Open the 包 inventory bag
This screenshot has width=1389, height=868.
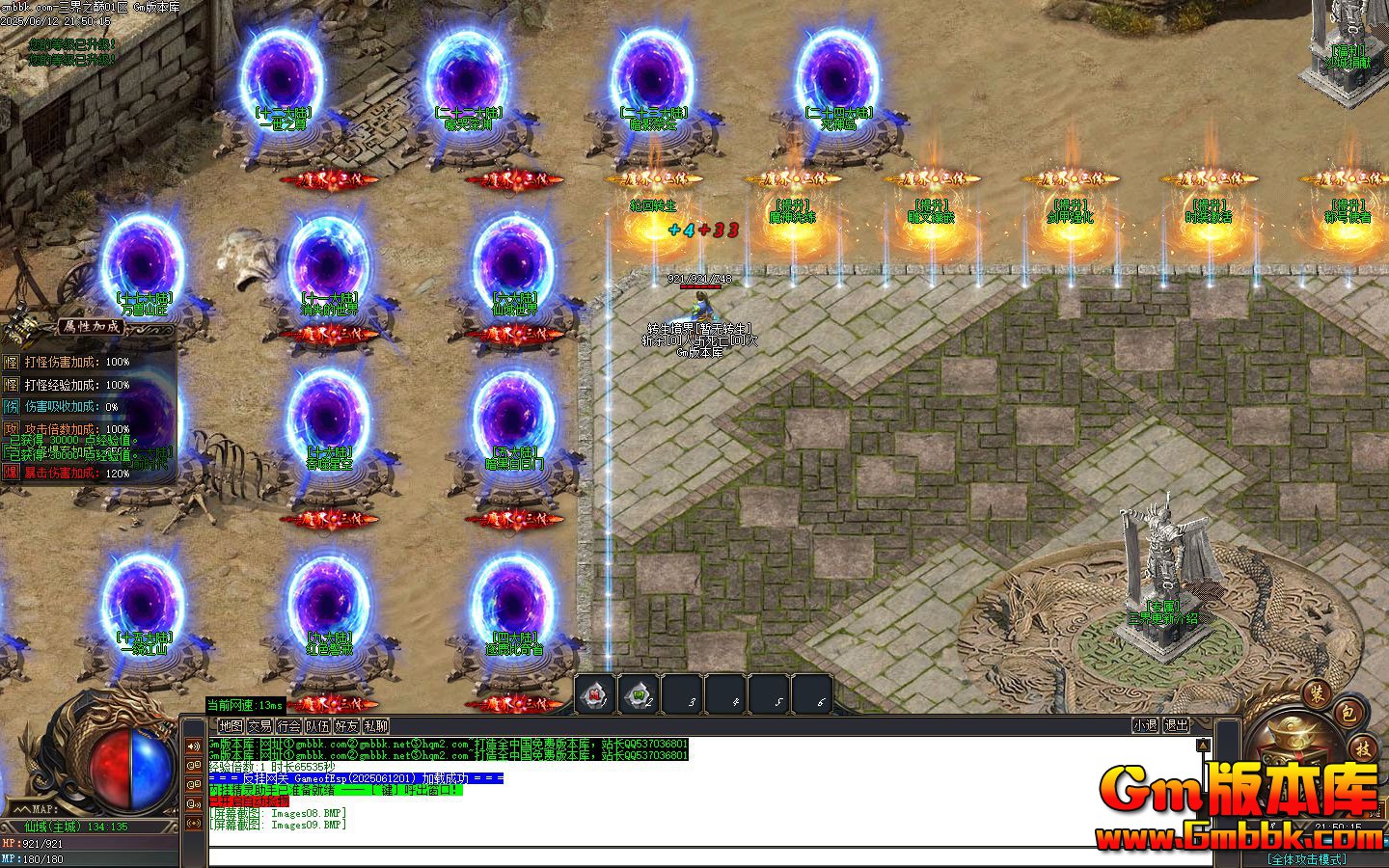click(1348, 715)
